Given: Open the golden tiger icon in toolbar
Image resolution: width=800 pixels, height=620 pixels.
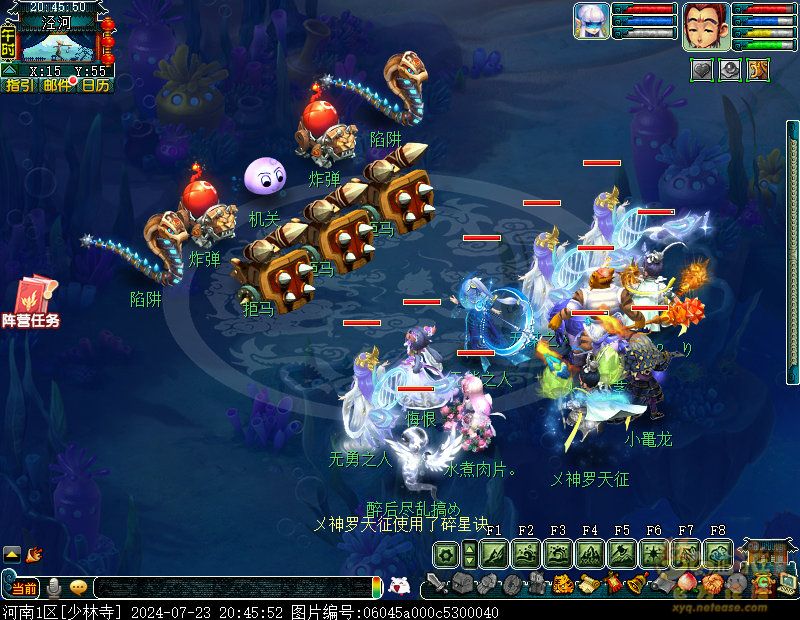Looking at the screenshot, I should coord(562,584).
